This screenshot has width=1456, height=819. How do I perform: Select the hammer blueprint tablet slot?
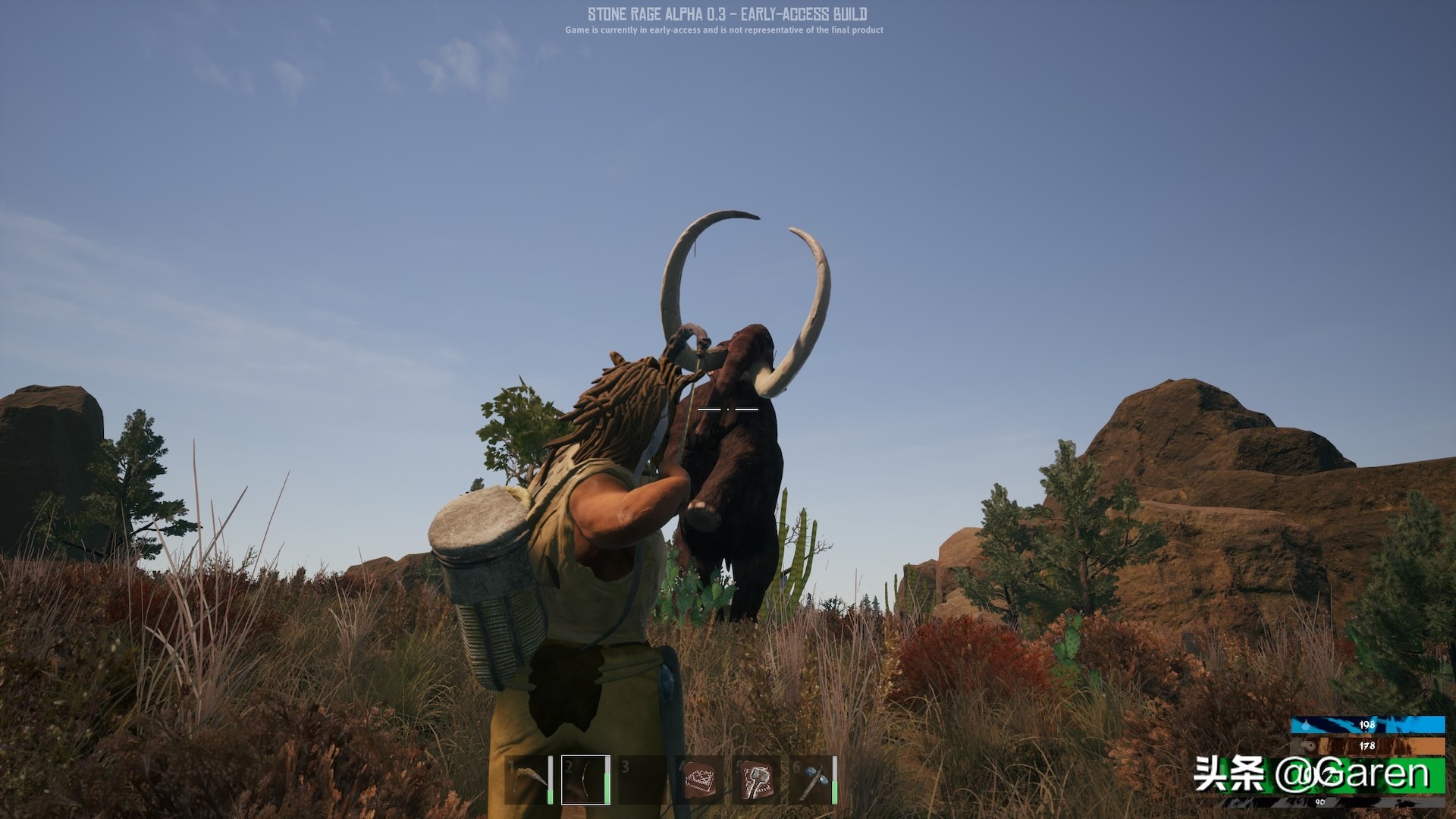pos(756,780)
